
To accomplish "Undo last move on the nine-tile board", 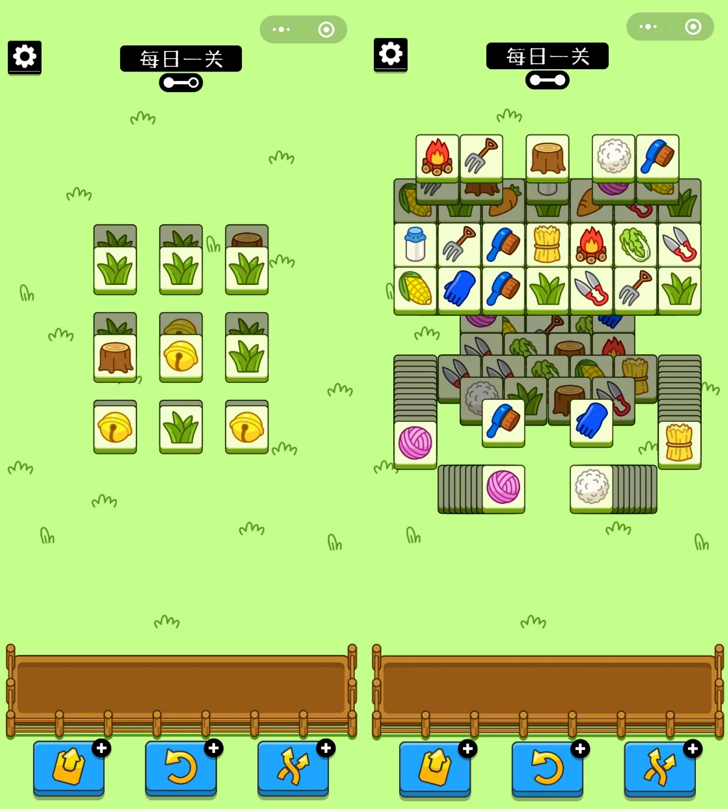I will (180, 768).
